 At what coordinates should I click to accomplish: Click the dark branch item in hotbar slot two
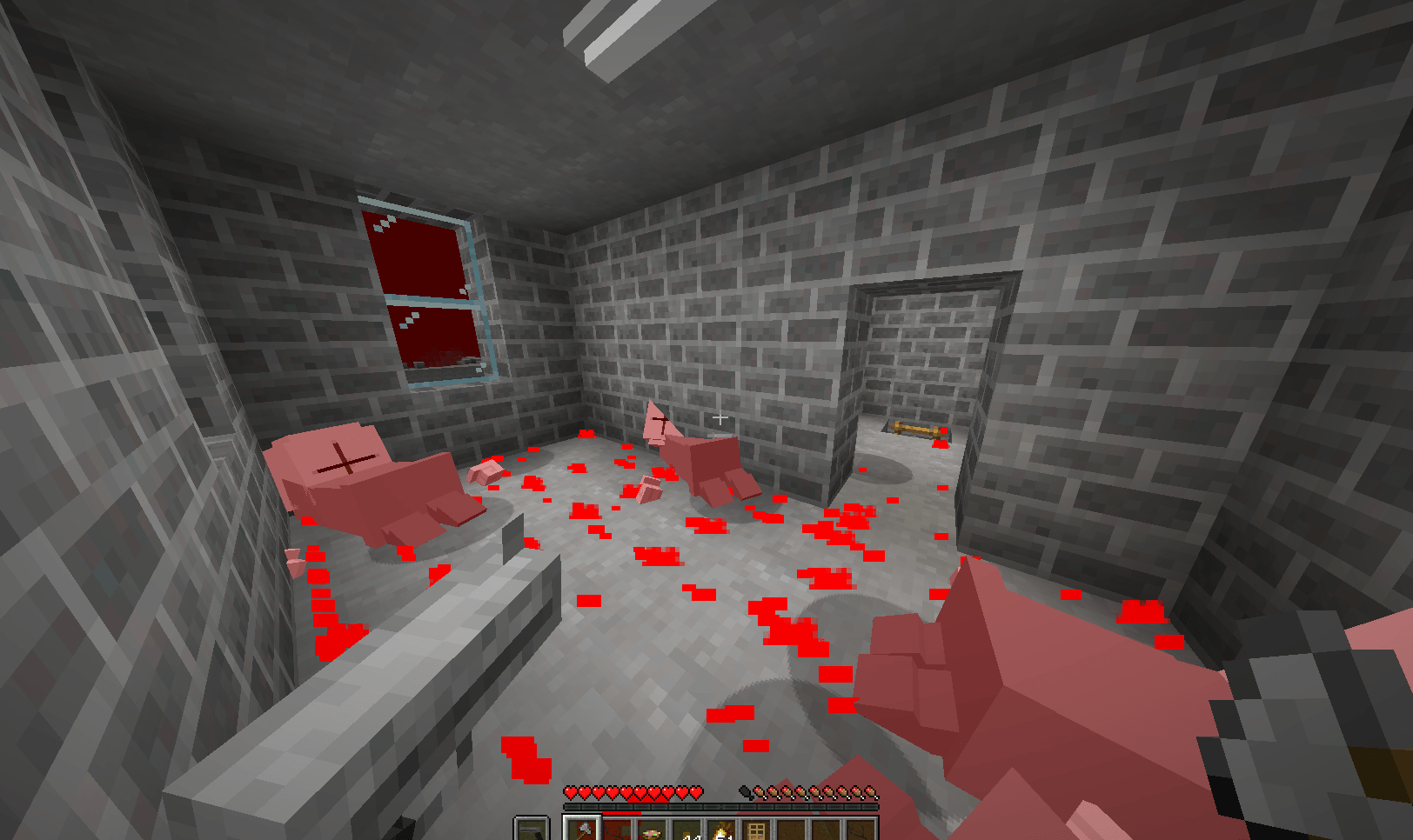point(617,830)
